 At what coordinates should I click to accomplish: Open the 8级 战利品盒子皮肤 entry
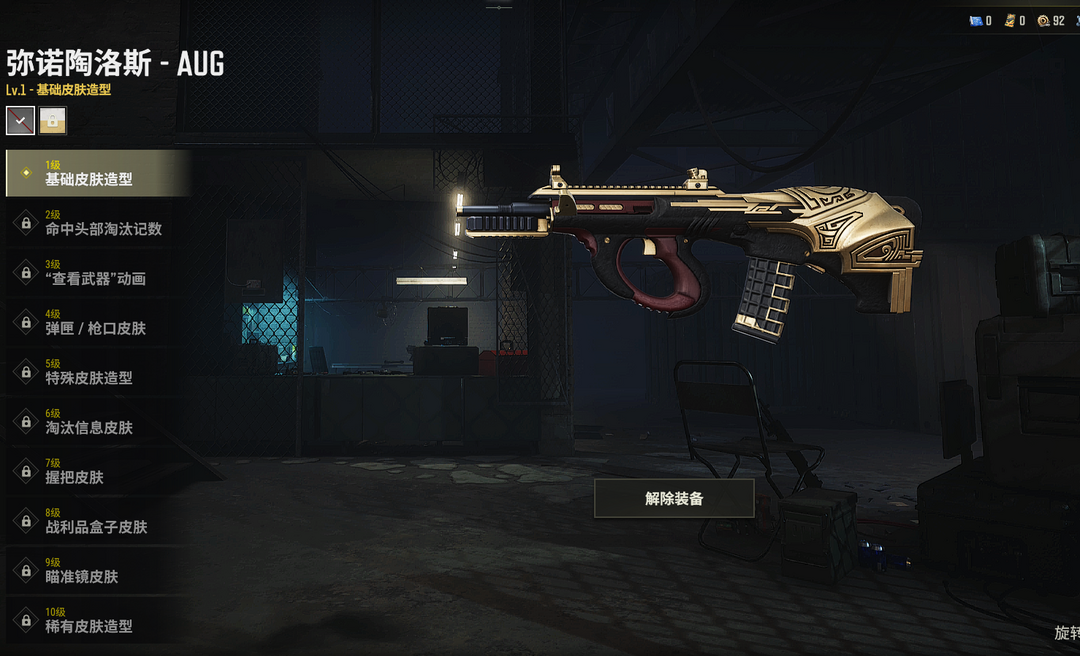[x=97, y=520]
